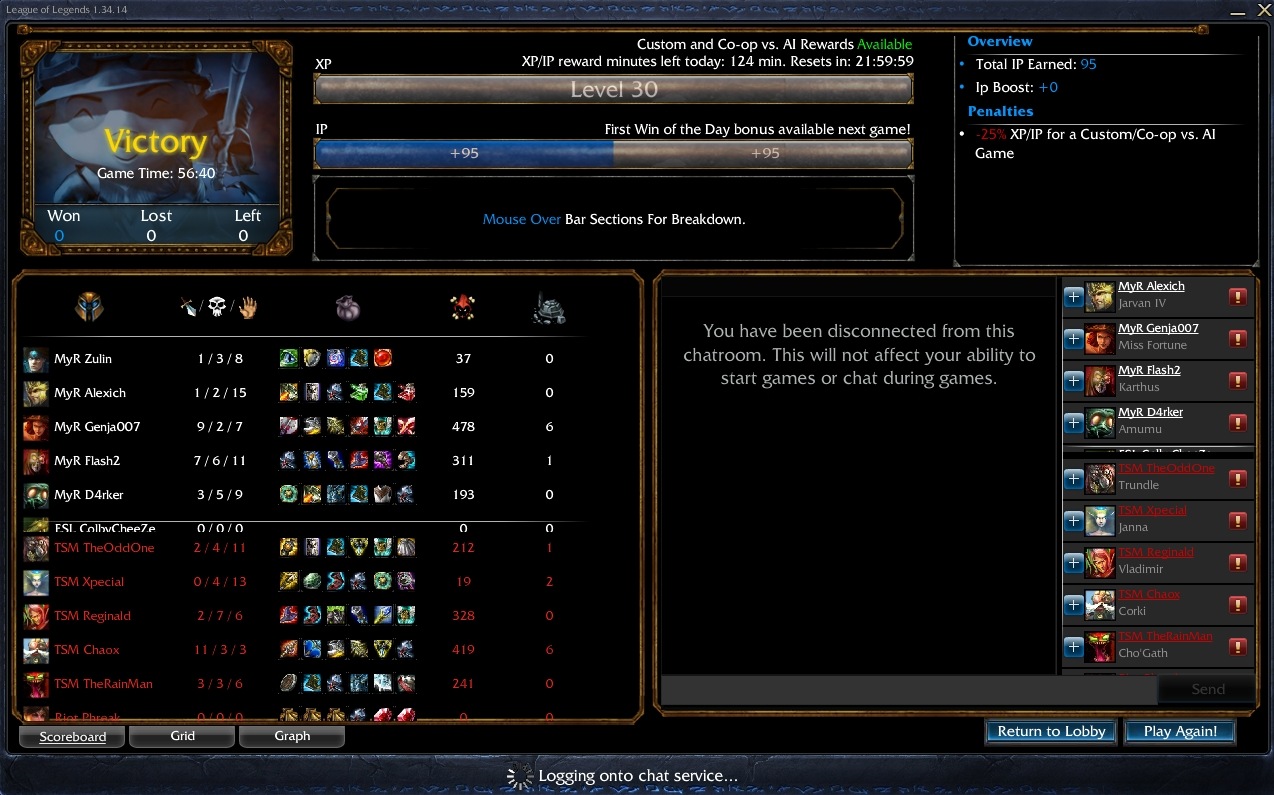Image resolution: width=1274 pixels, height=795 pixels.
Task: Click TSM Chaox's name link
Action: [x=1149, y=594]
